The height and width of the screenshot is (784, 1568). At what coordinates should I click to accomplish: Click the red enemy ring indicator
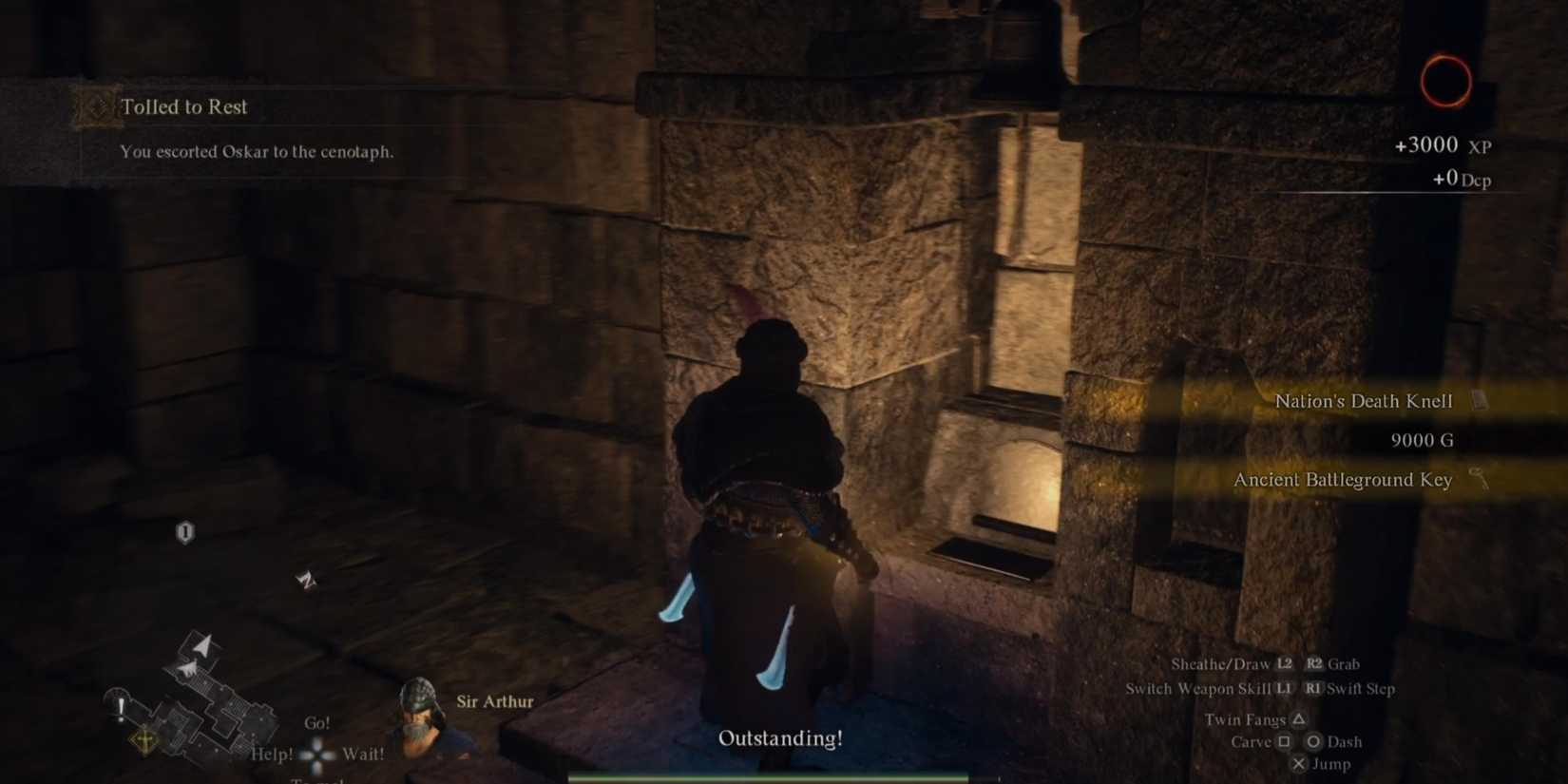[1445, 80]
